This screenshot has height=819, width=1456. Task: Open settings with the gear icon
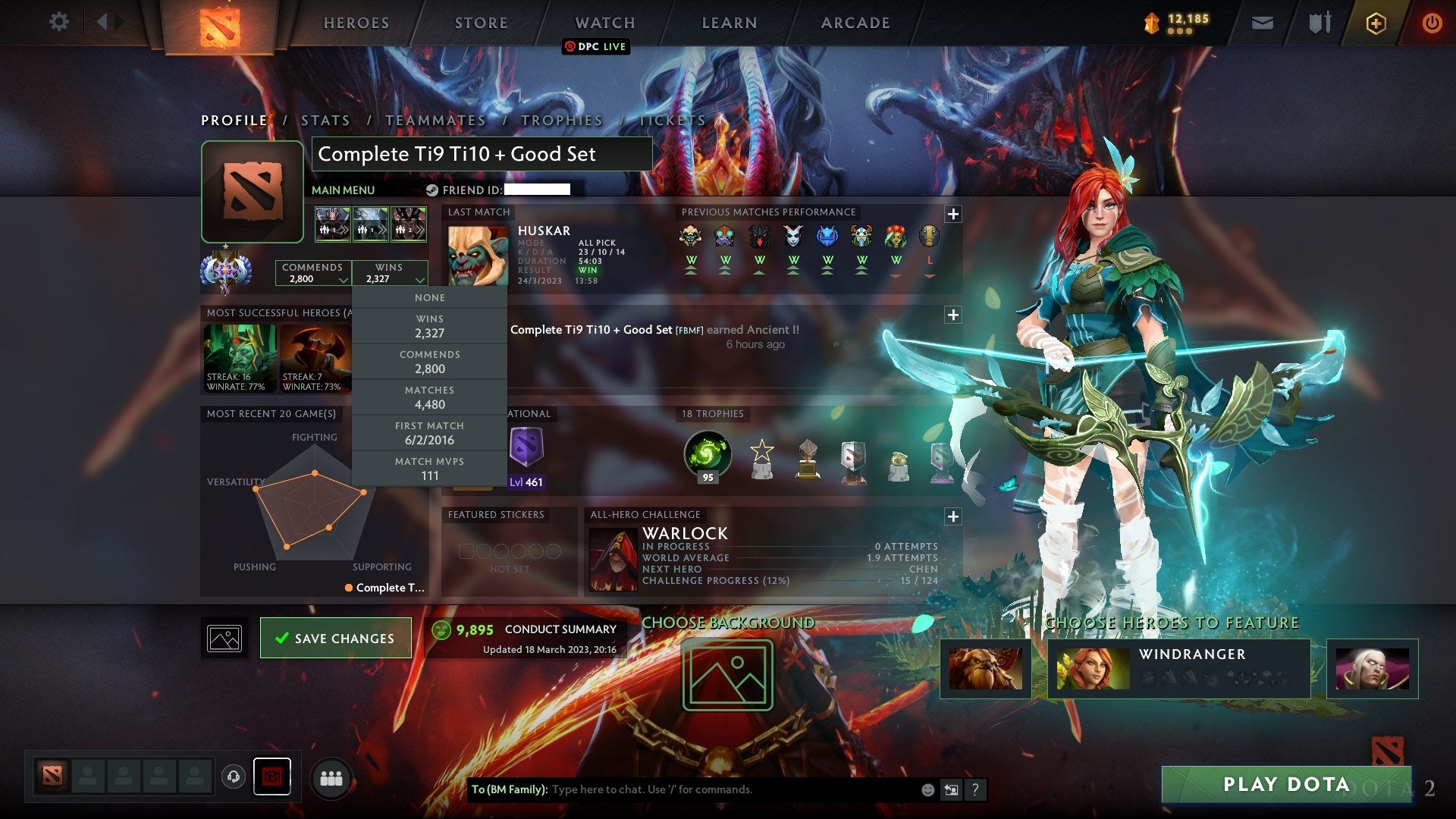(58, 21)
